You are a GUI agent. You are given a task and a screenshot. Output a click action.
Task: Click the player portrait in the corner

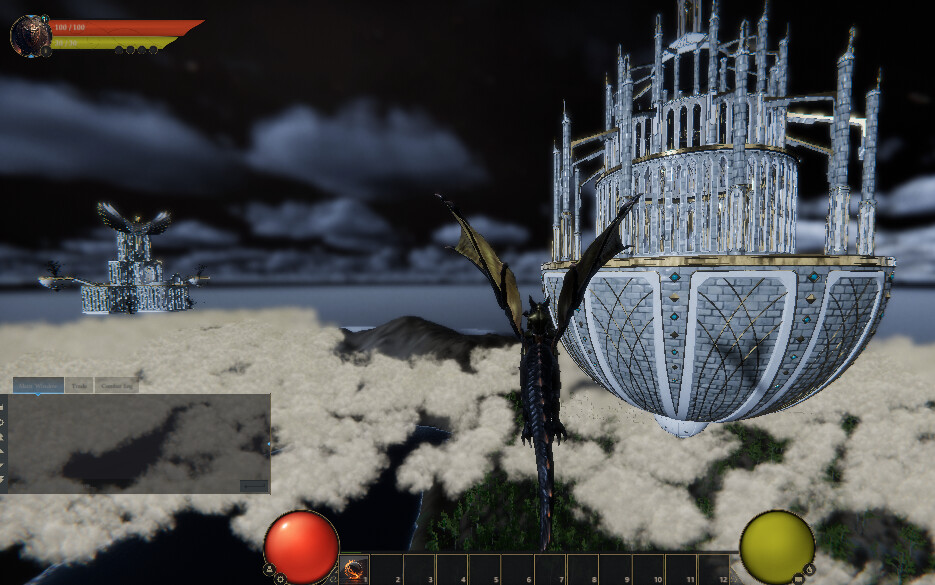(x=30, y=36)
